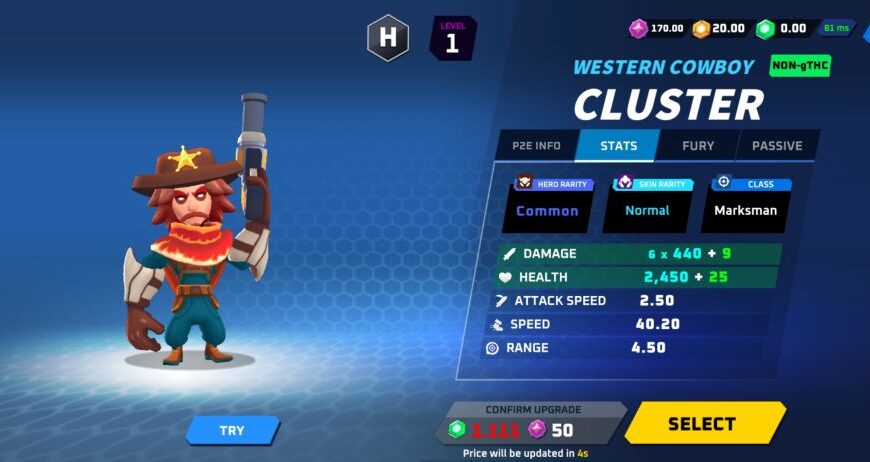Viewport: 870px width, 462px height.
Task: Open the STATS tab
Action: pyautogui.click(x=618, y=146)
